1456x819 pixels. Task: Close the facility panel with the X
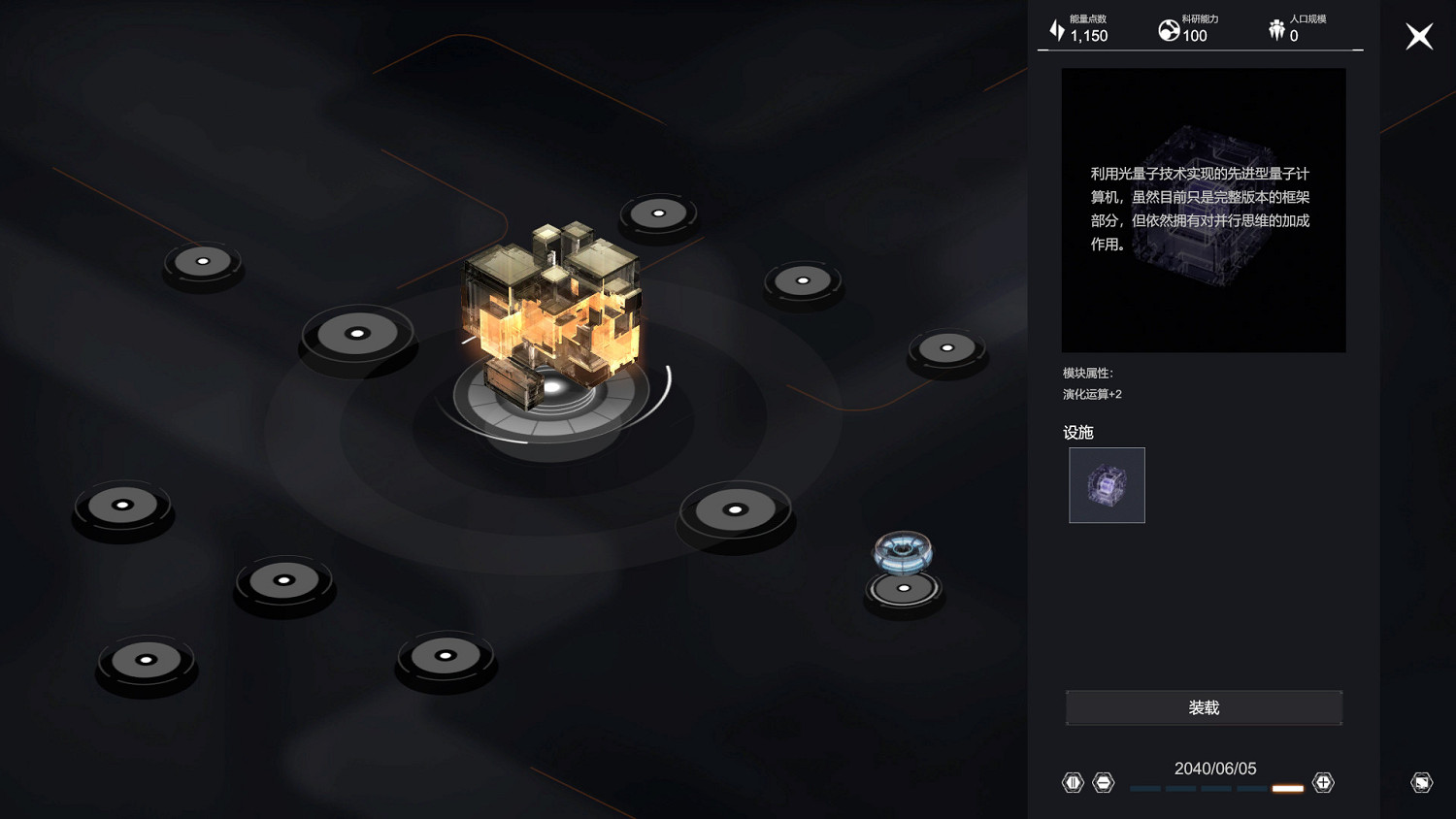pyautogui.click(x=1419, y=36)
